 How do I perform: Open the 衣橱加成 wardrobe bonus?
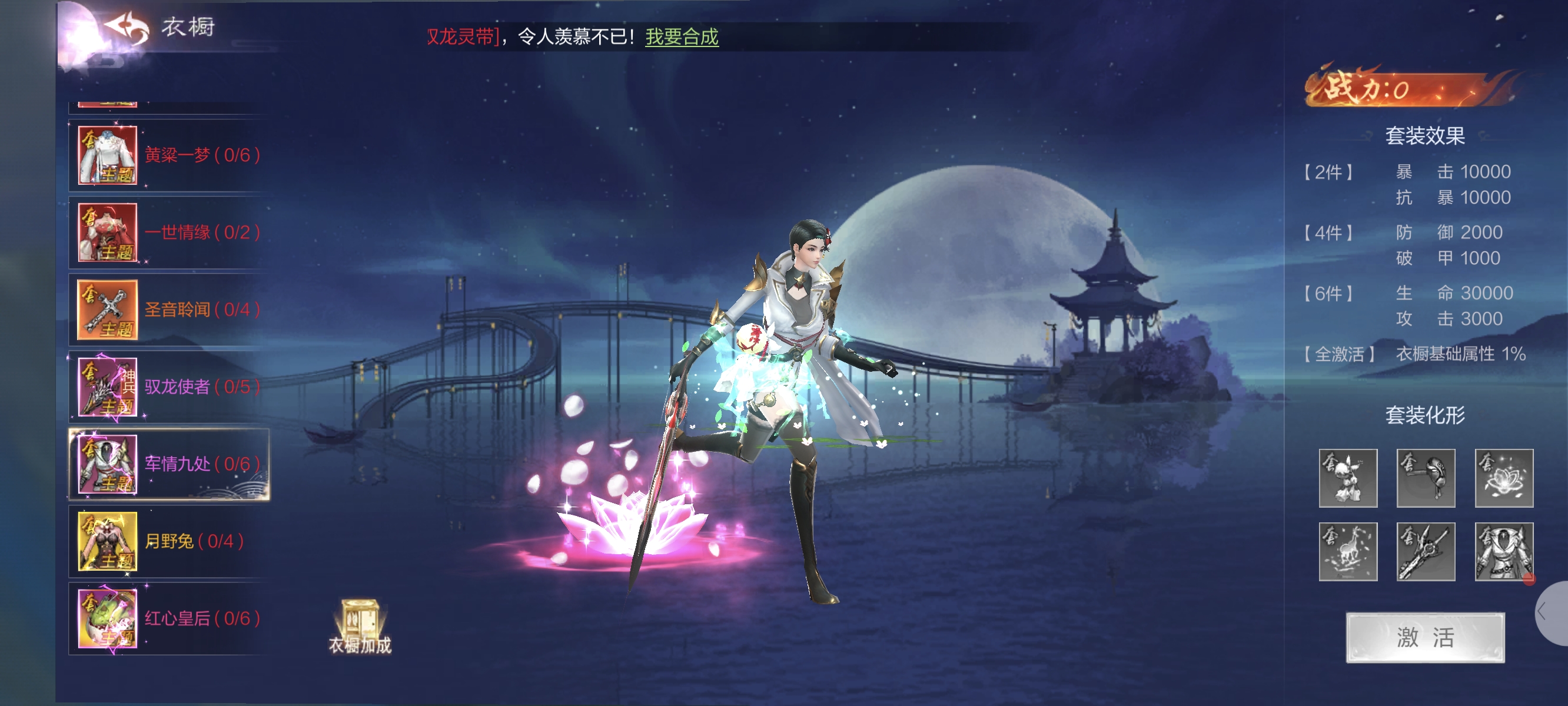coord(359,627)
